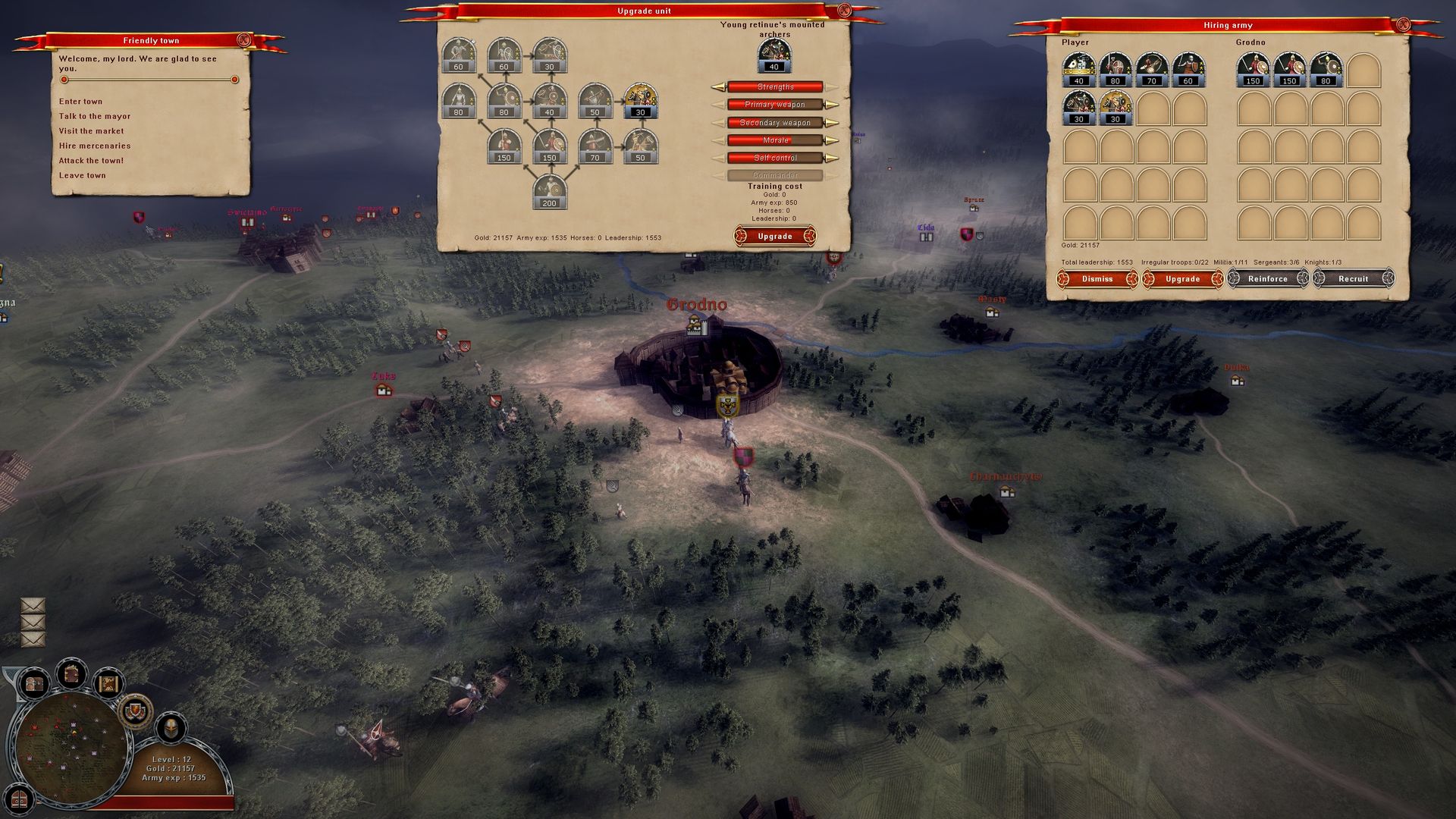The width and height of the screenshot is (1456, 819).
Task: Open an envelope message icon on left edge
Action: click(x=32, y=607)
